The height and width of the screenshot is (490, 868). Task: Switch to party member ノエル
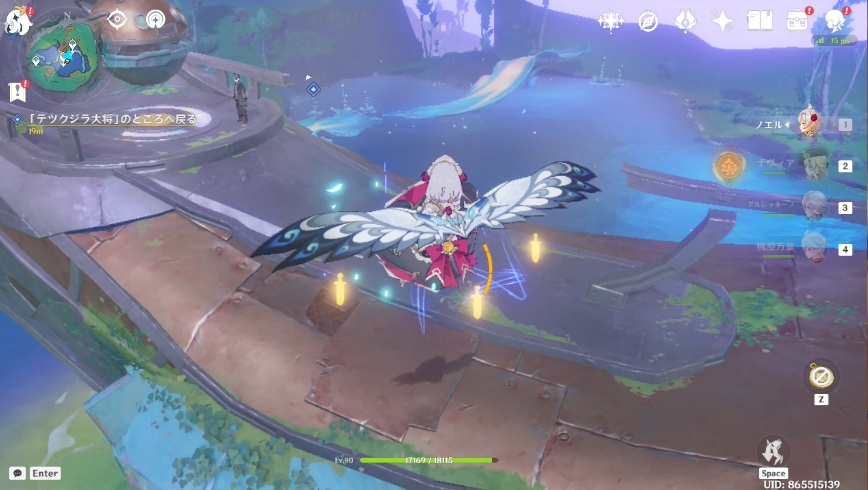[812, 123]
